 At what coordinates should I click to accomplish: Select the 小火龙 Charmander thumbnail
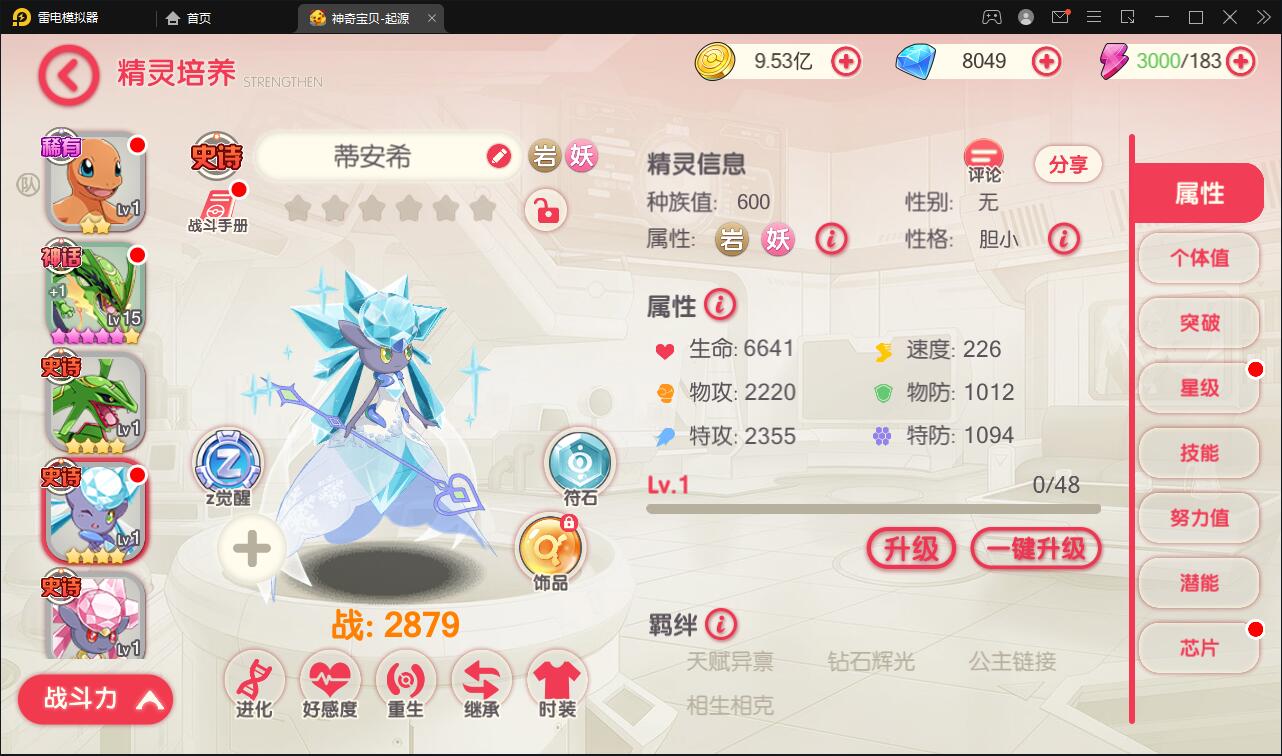[94, 180]
